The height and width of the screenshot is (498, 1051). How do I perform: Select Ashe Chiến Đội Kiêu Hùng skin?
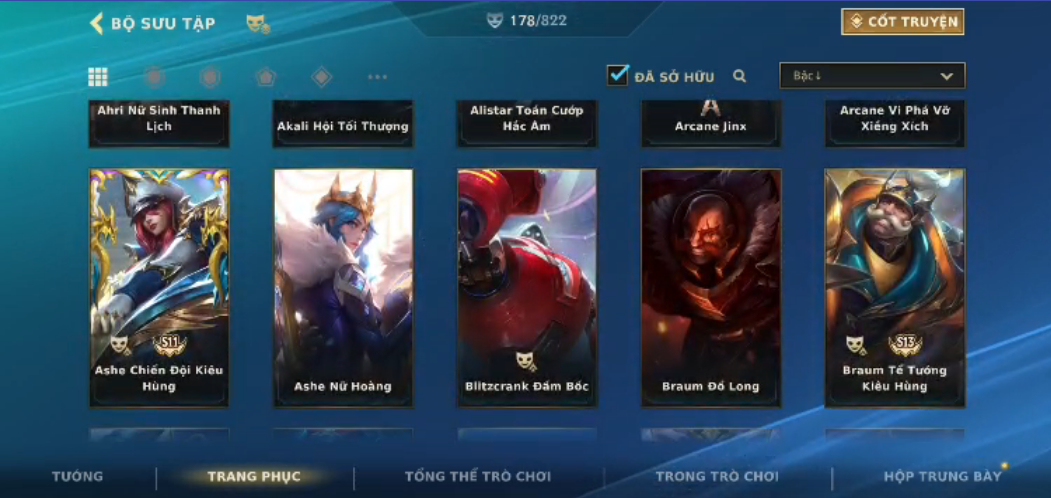point(159,287)
